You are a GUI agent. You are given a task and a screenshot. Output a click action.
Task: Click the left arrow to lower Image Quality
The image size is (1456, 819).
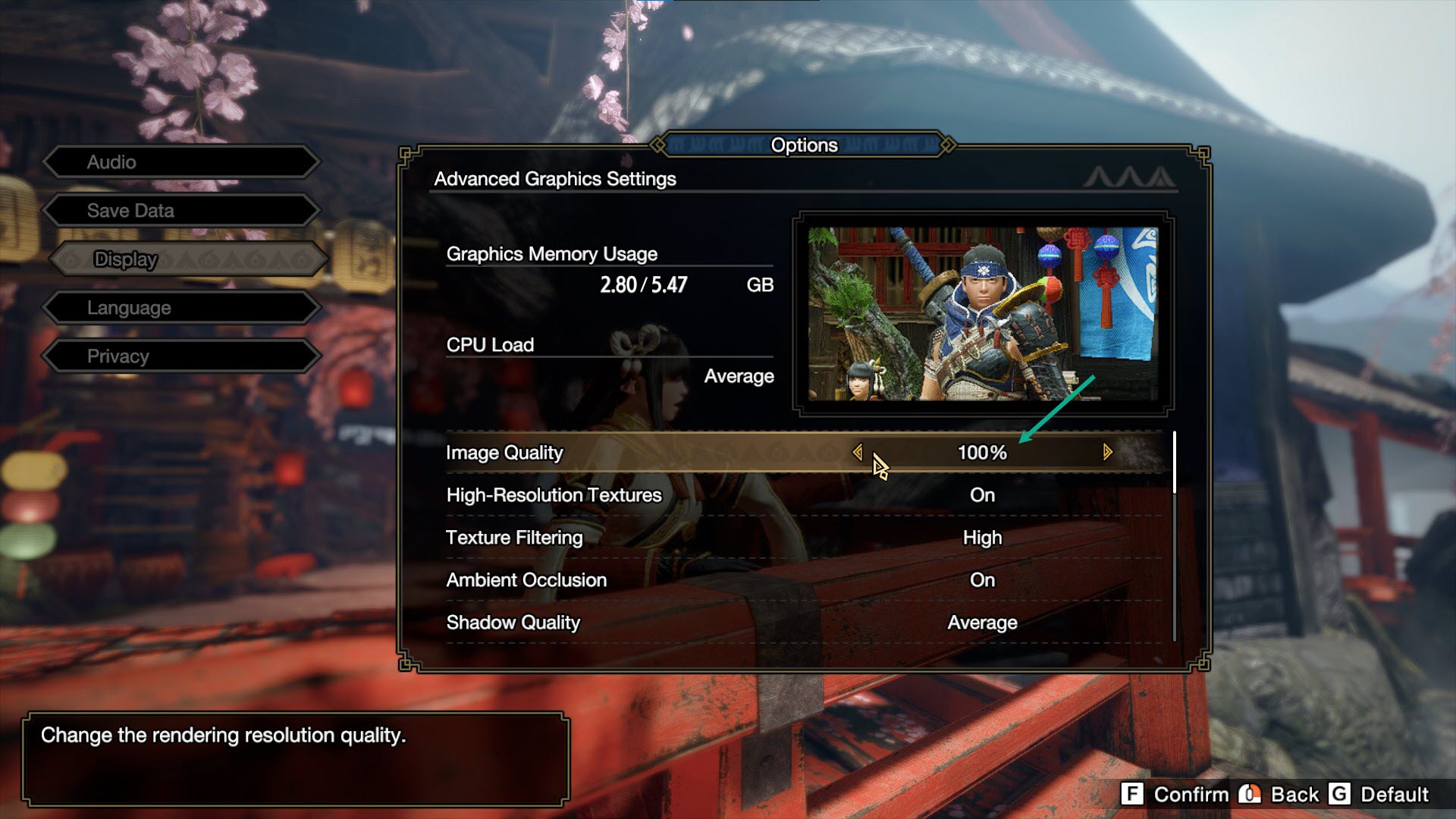click(859, 451)
